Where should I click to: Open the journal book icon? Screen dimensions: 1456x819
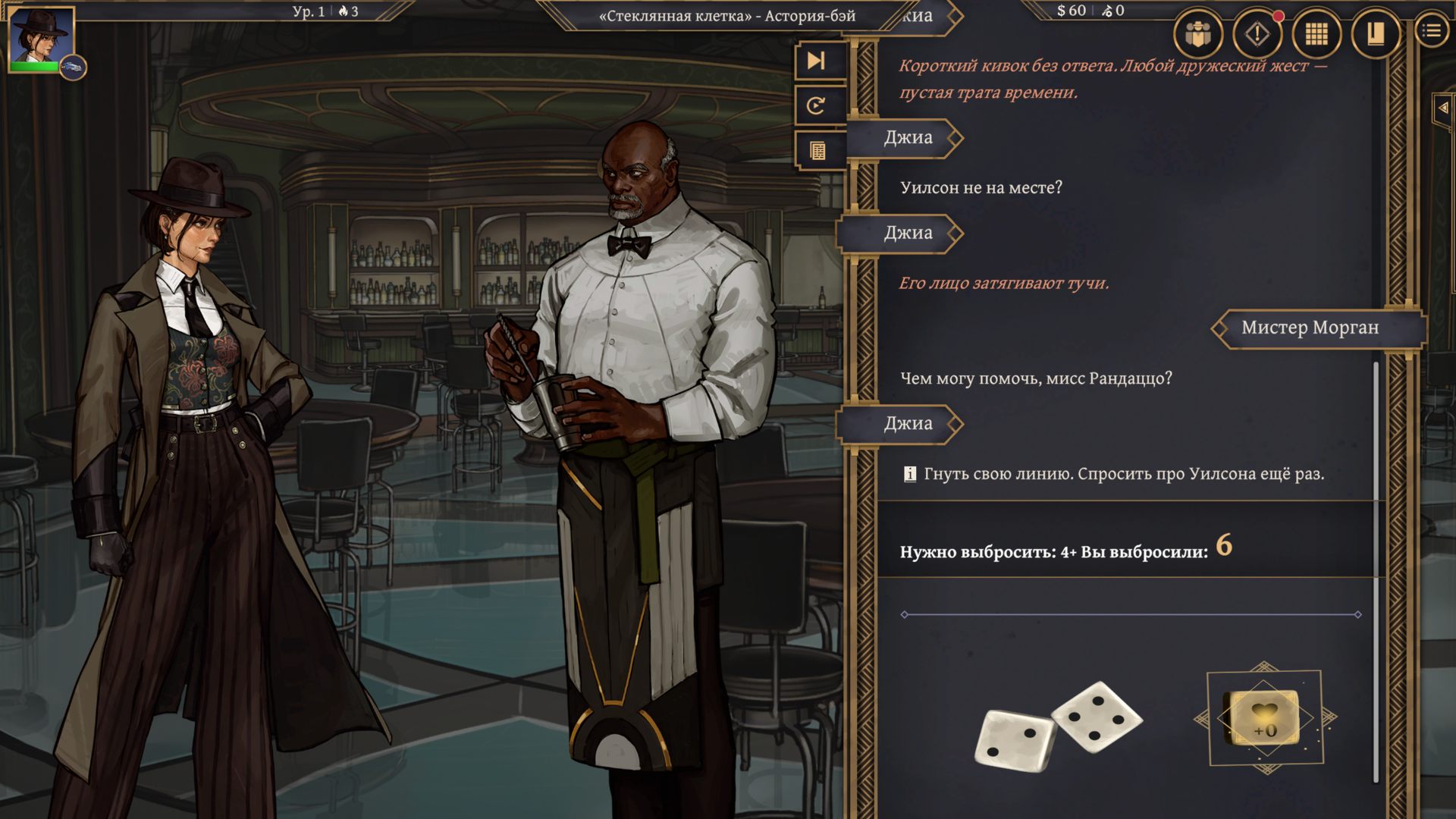[1376, 34]
